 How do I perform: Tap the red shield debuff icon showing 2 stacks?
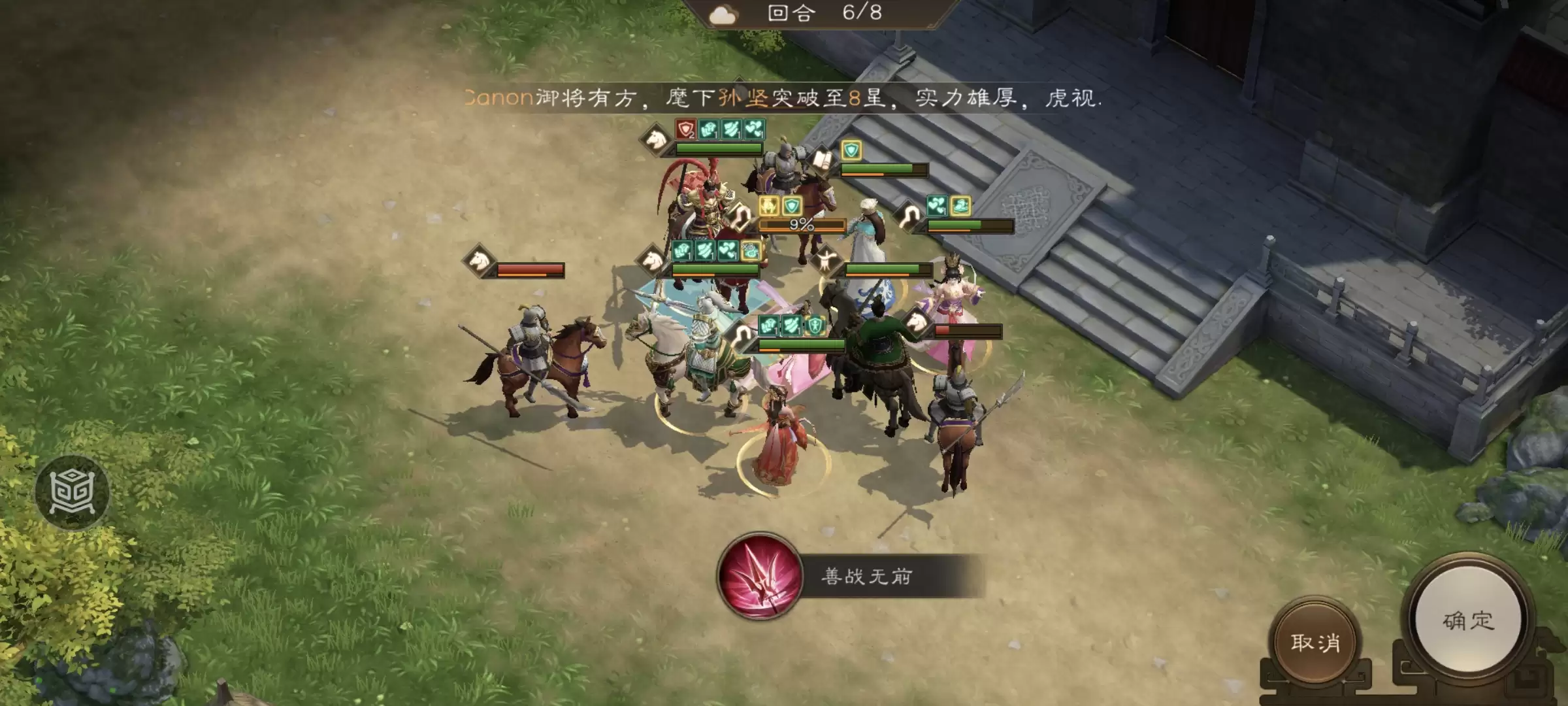[x=686, y=128]
